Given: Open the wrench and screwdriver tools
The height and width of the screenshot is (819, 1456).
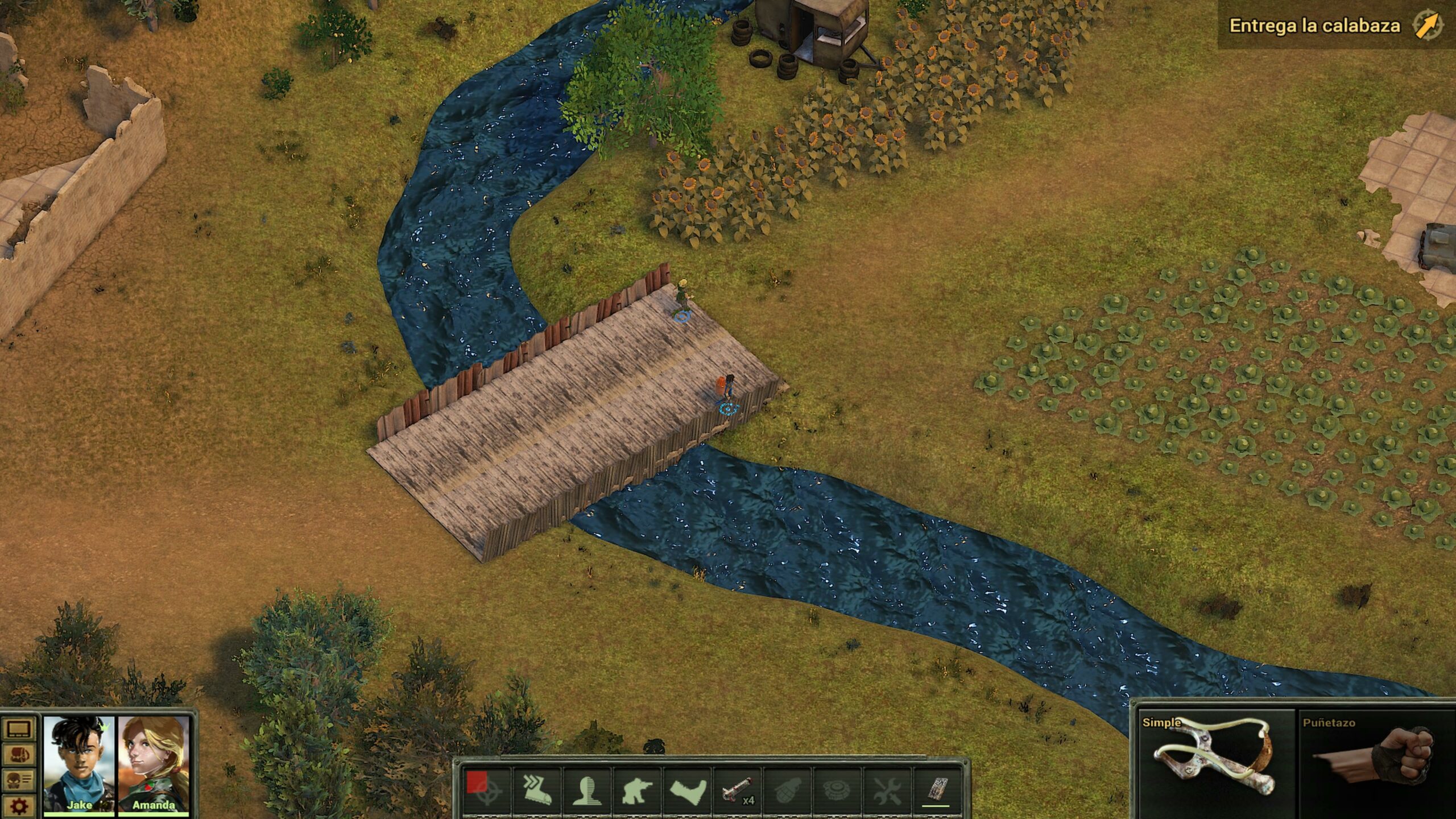Looking at the screenshot, I should (887, 789).
